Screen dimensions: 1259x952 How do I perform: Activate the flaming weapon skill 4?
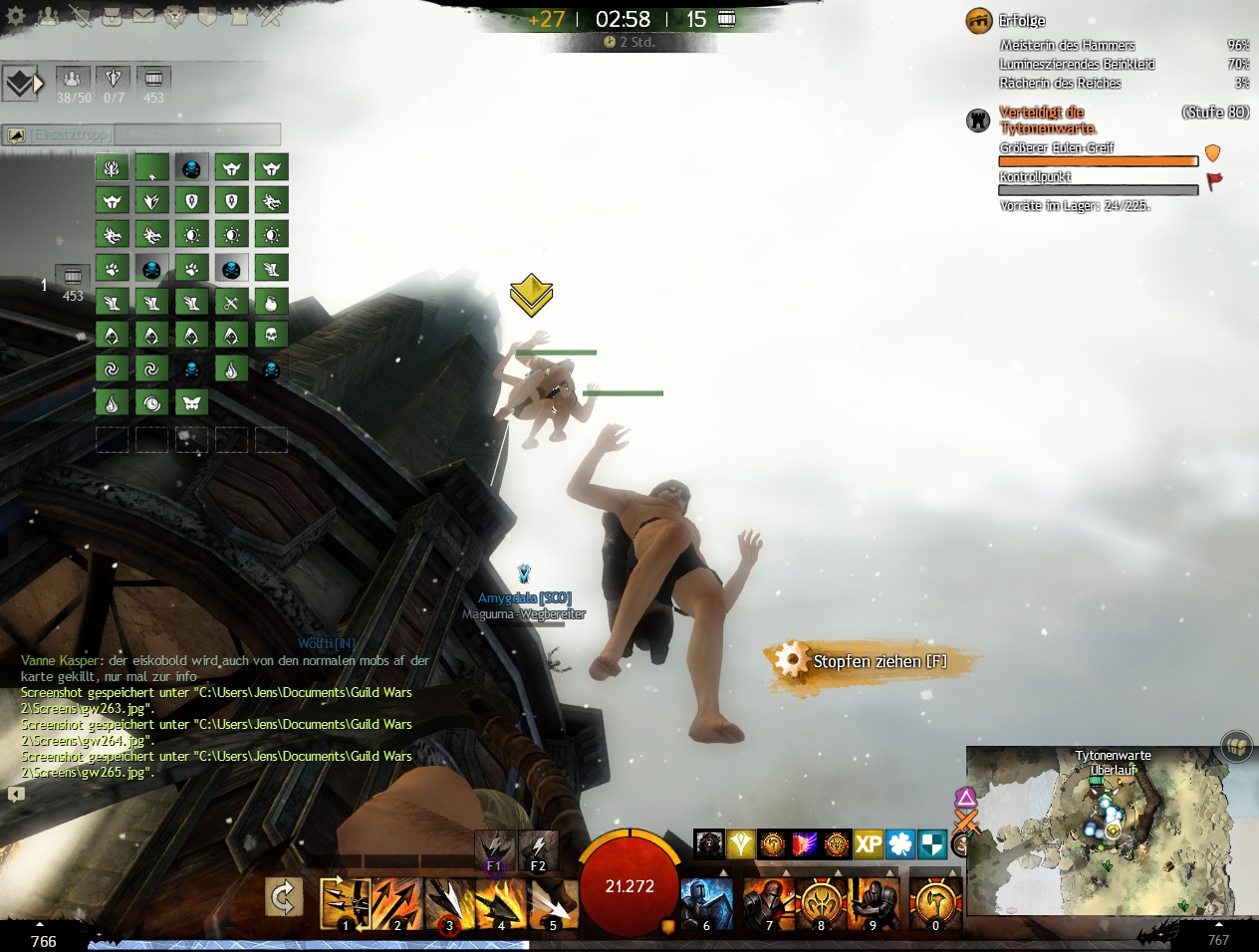(x=501, y=903)
